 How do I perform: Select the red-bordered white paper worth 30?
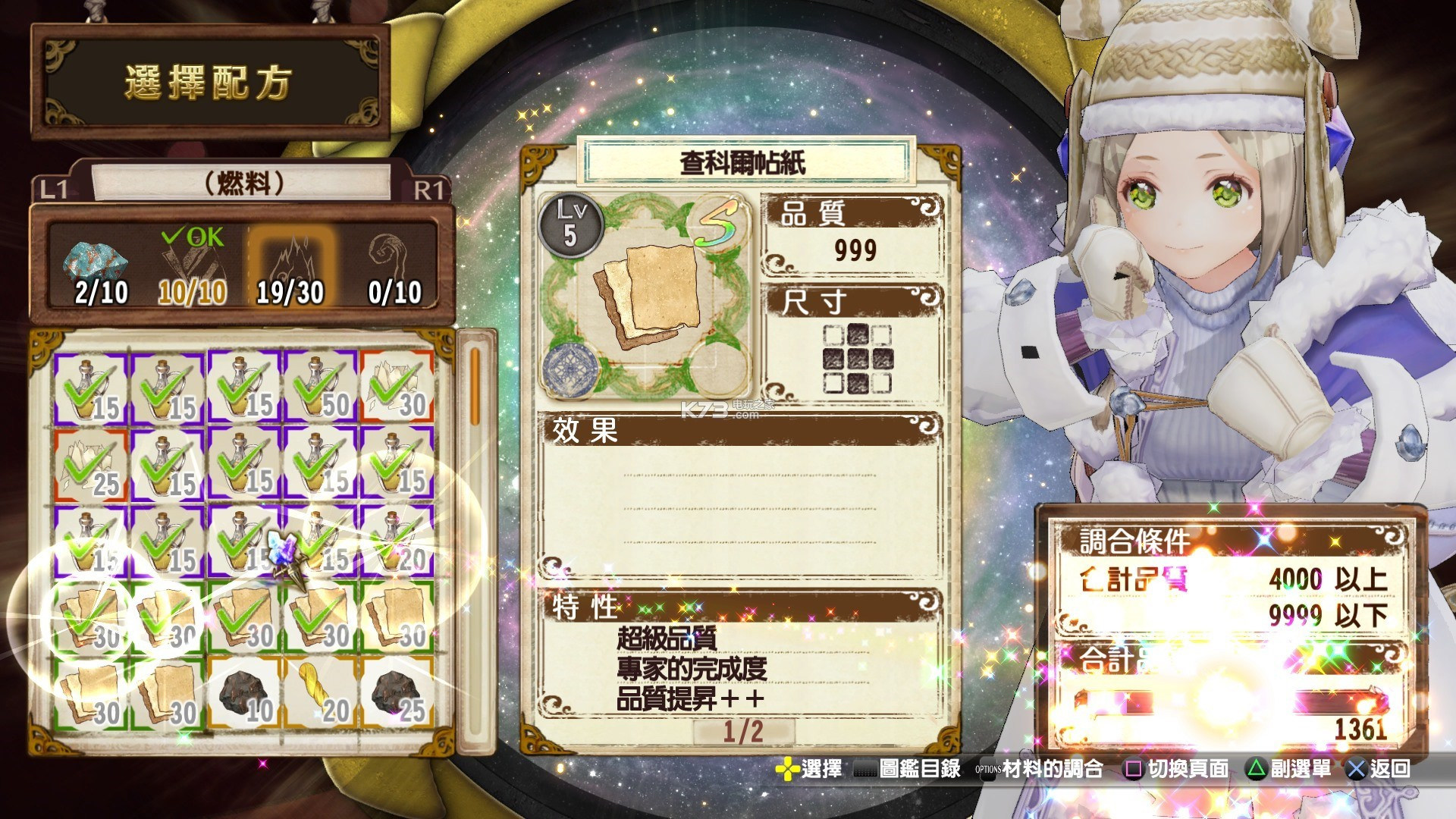(x=397, y=388)
